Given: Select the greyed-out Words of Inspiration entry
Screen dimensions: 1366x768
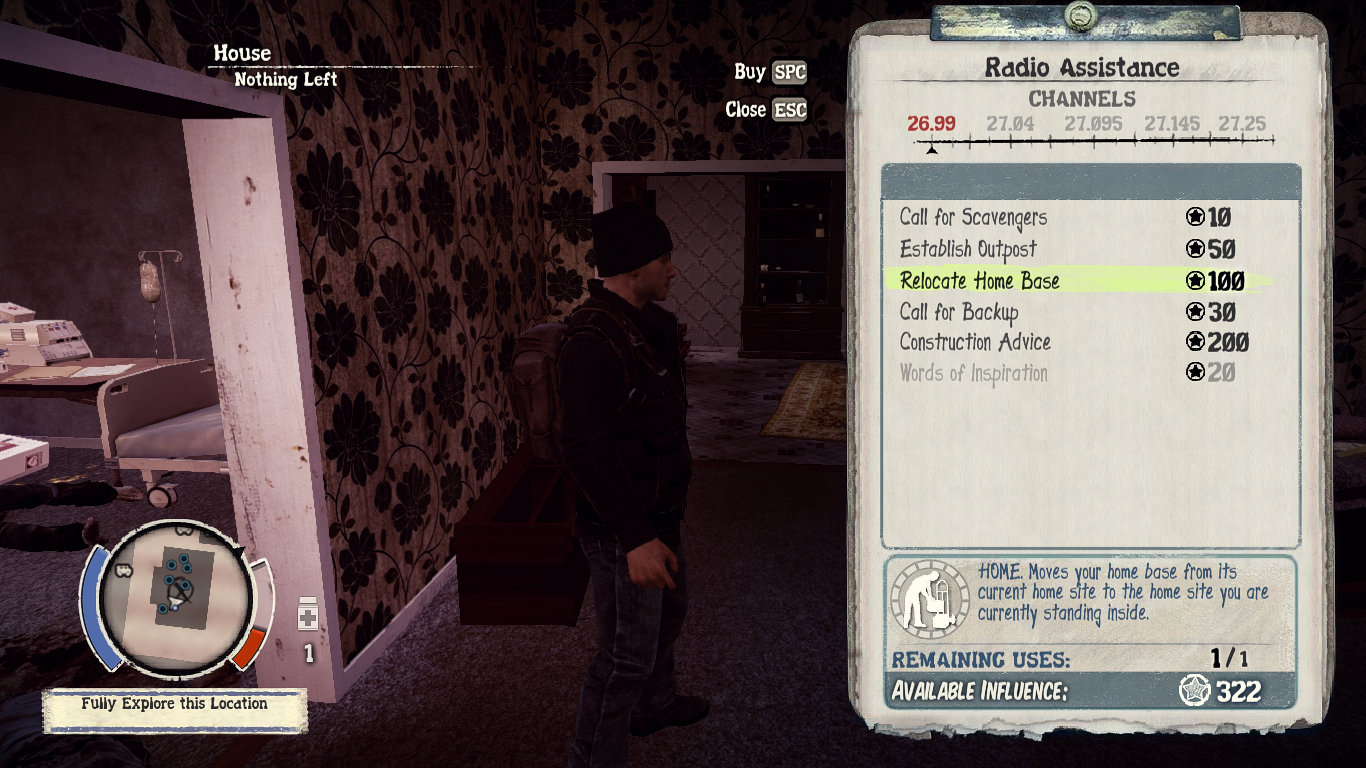Looking at the screenshot, I should point(973,373).
